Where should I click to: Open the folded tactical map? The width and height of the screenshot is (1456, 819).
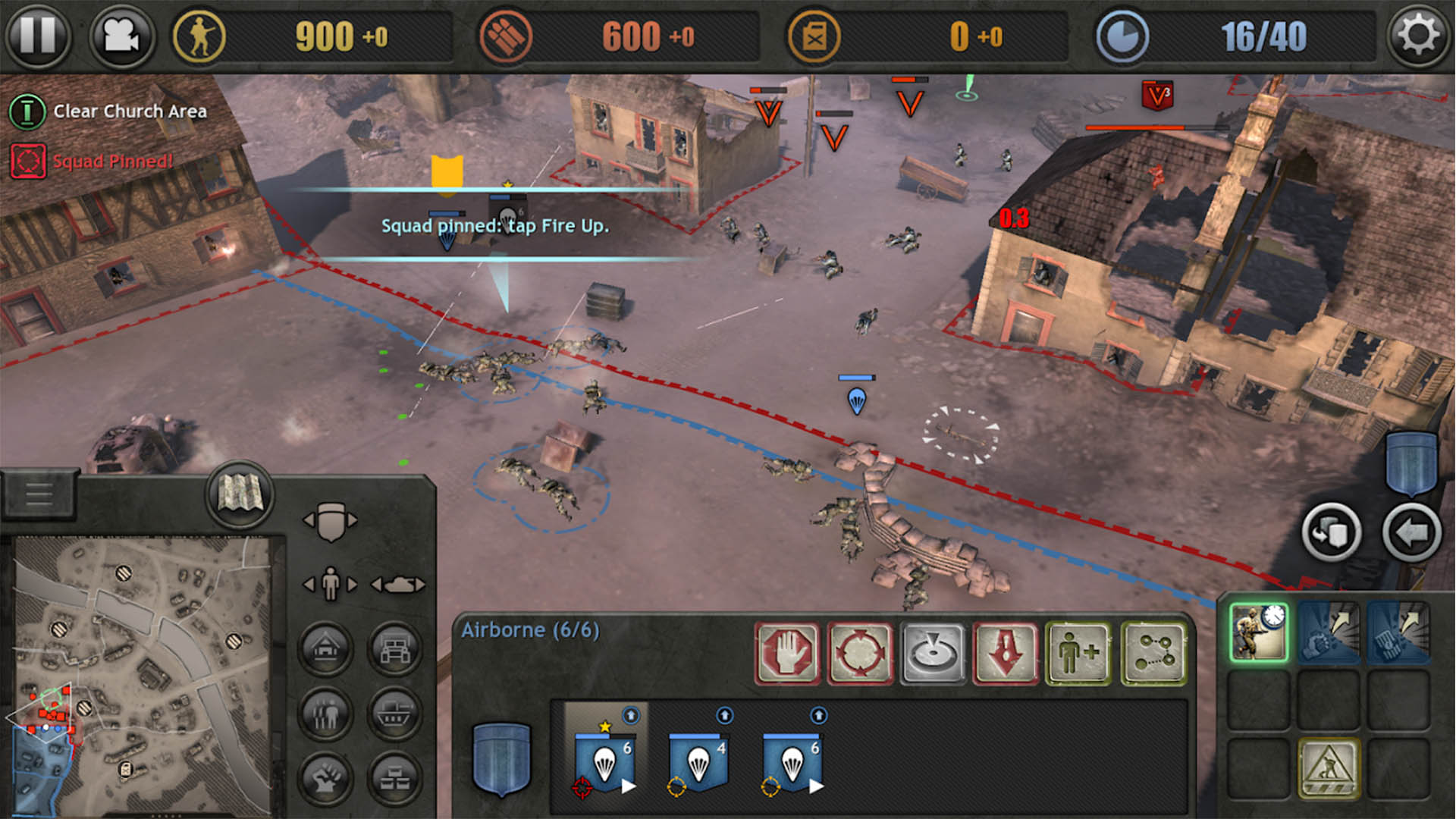[x=240, y=494]
